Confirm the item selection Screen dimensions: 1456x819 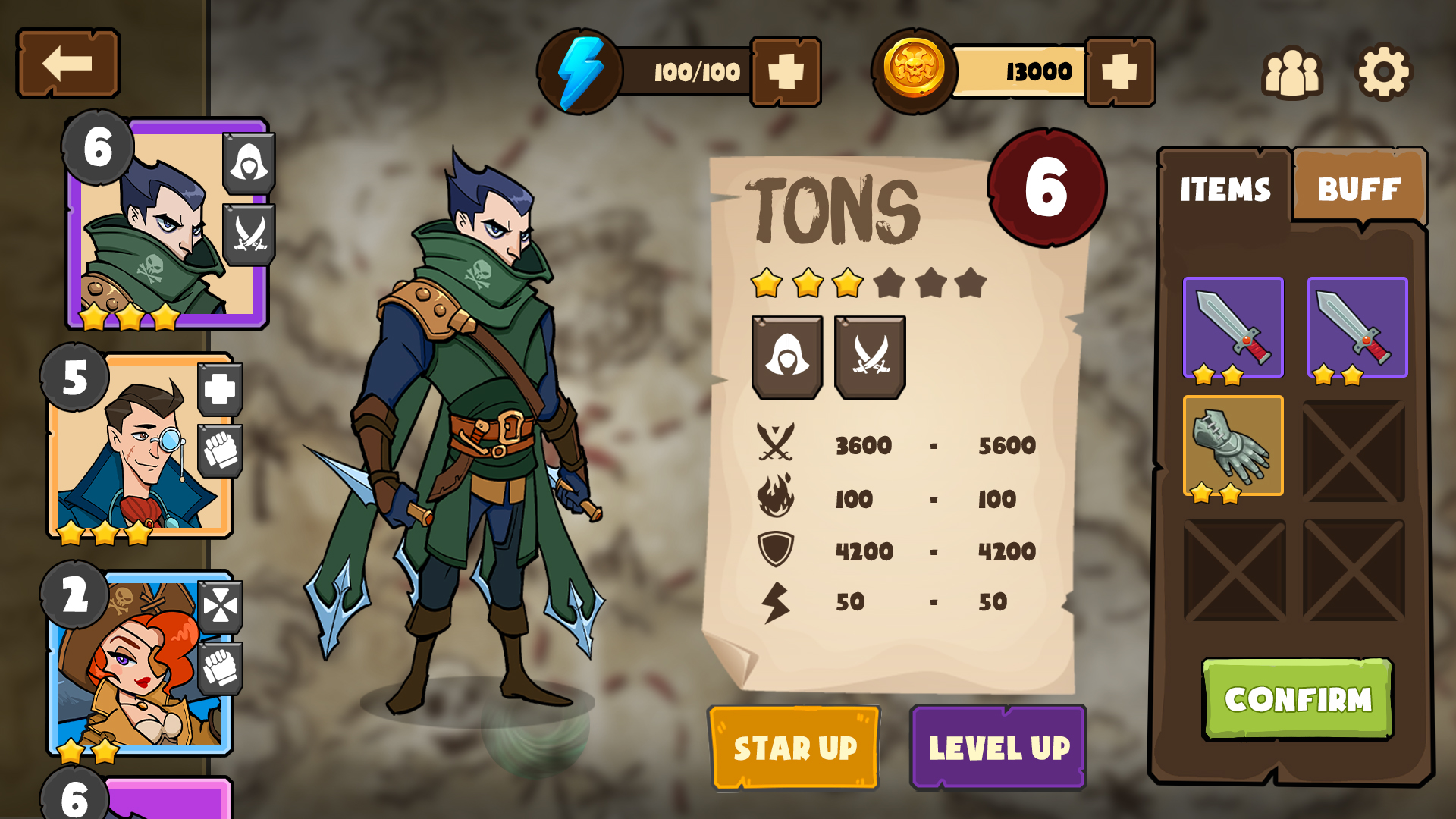pos(1298,699)
